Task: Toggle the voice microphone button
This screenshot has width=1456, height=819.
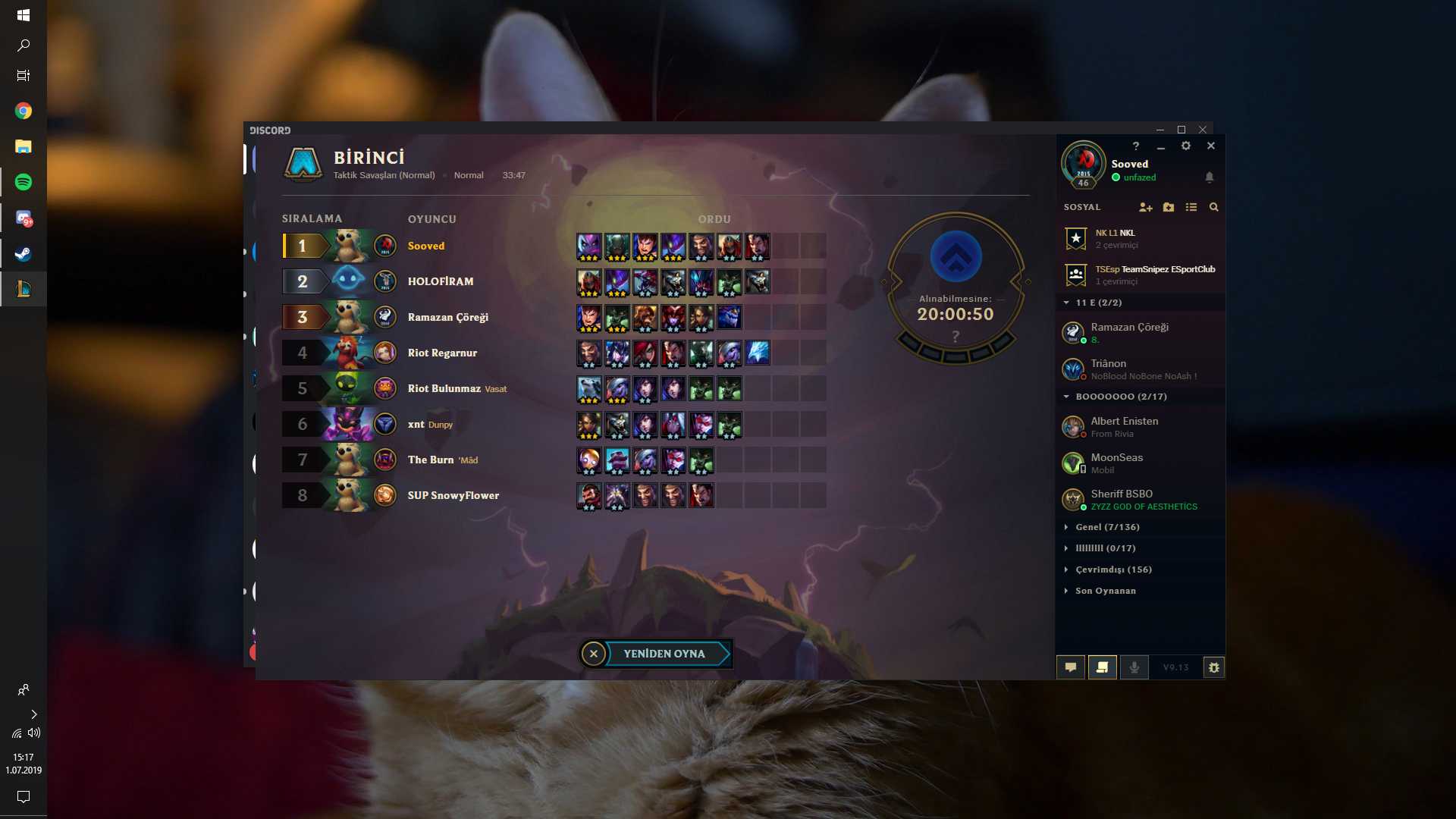Action: click(1134, 667)
